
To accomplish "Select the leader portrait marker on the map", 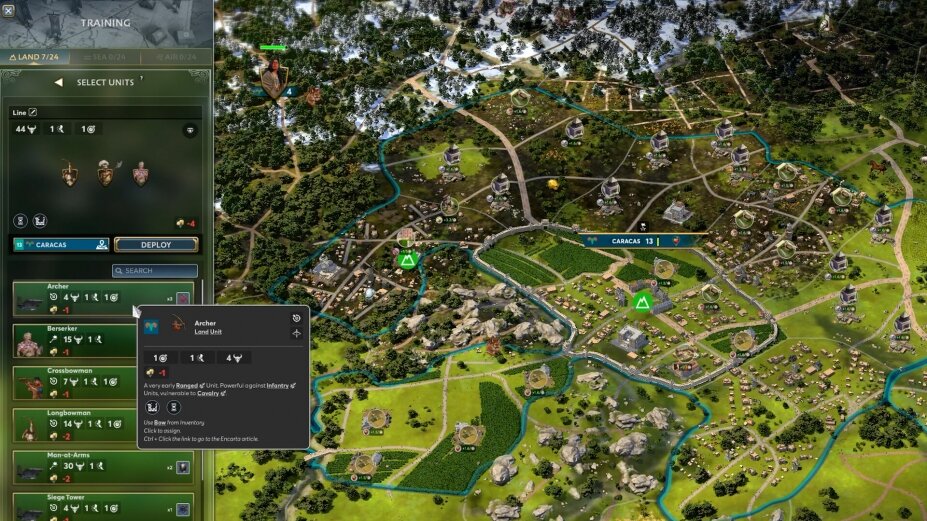I will click(272, 76).
